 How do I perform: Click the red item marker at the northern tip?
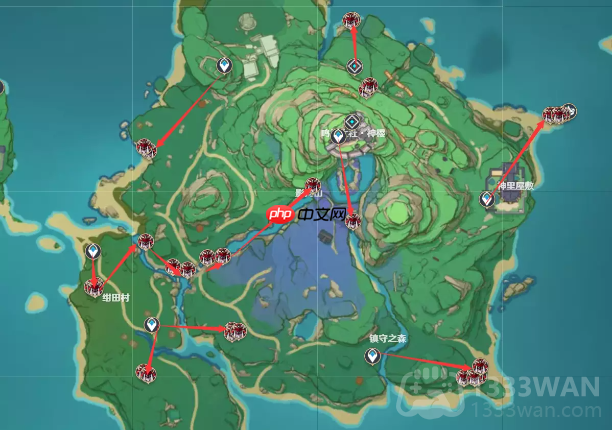(x=351, y=20)
